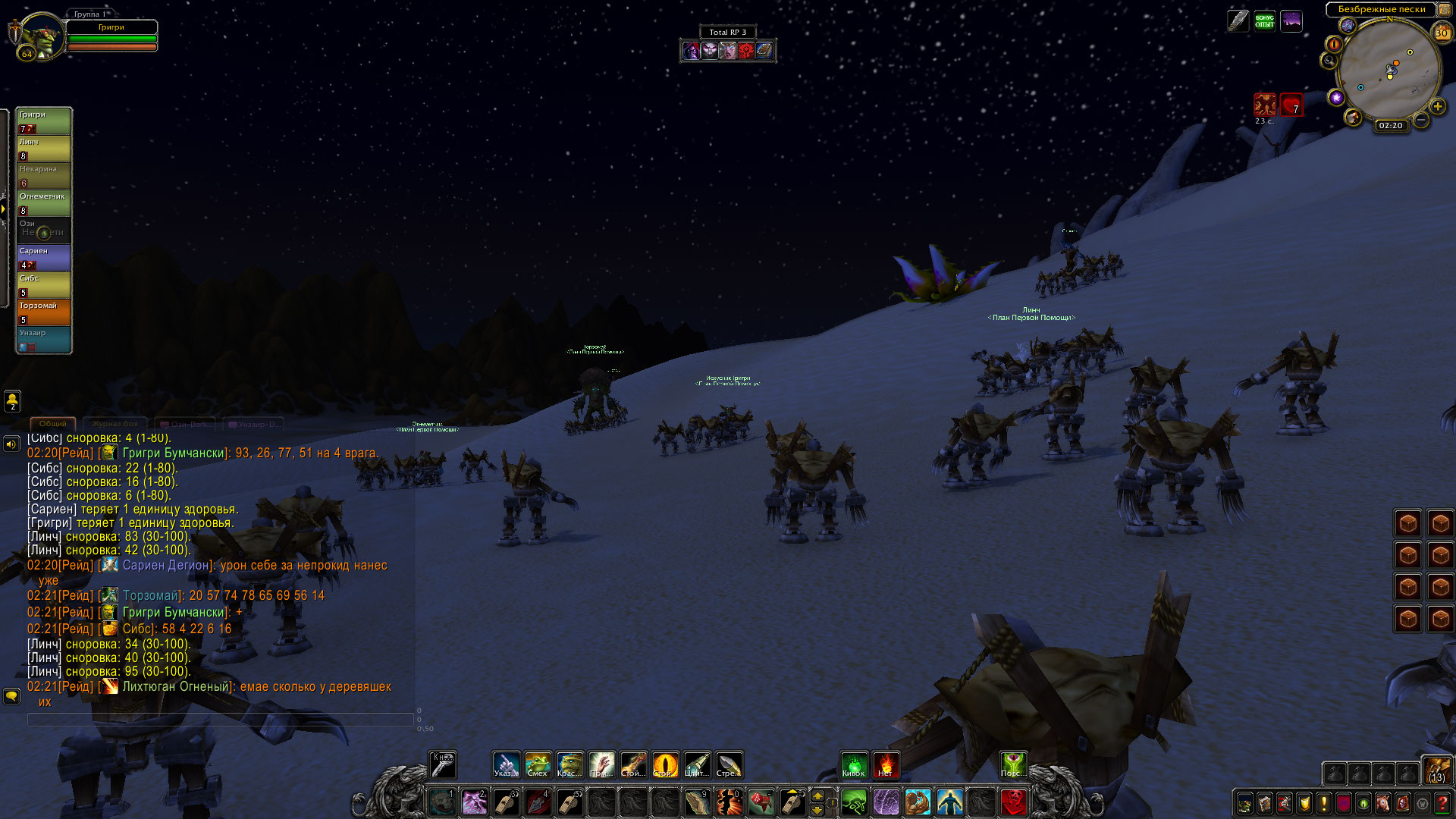Use the red dice action slot

tap(761, 802)
